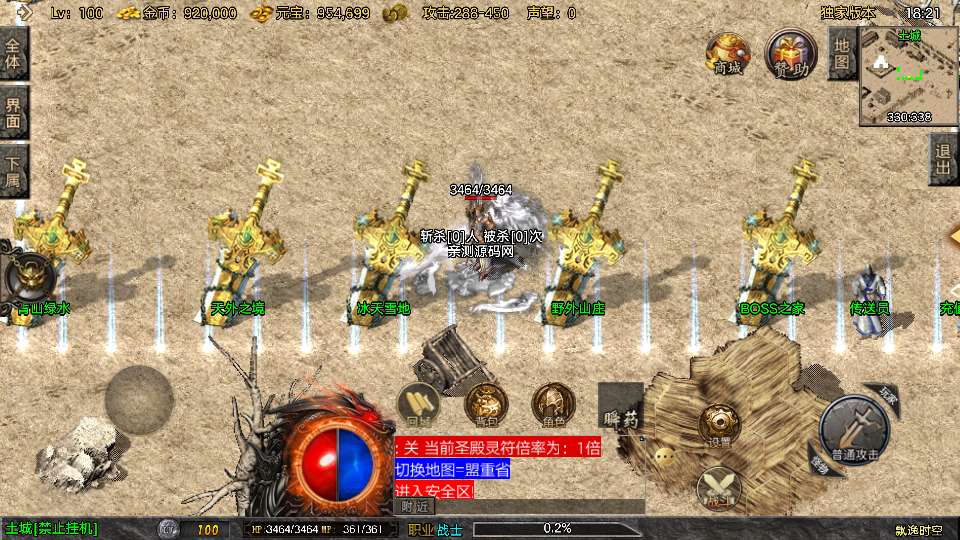Screen dimensions: 960x540
Task: Select the 全体 side tab
Action: coord(13,54)
